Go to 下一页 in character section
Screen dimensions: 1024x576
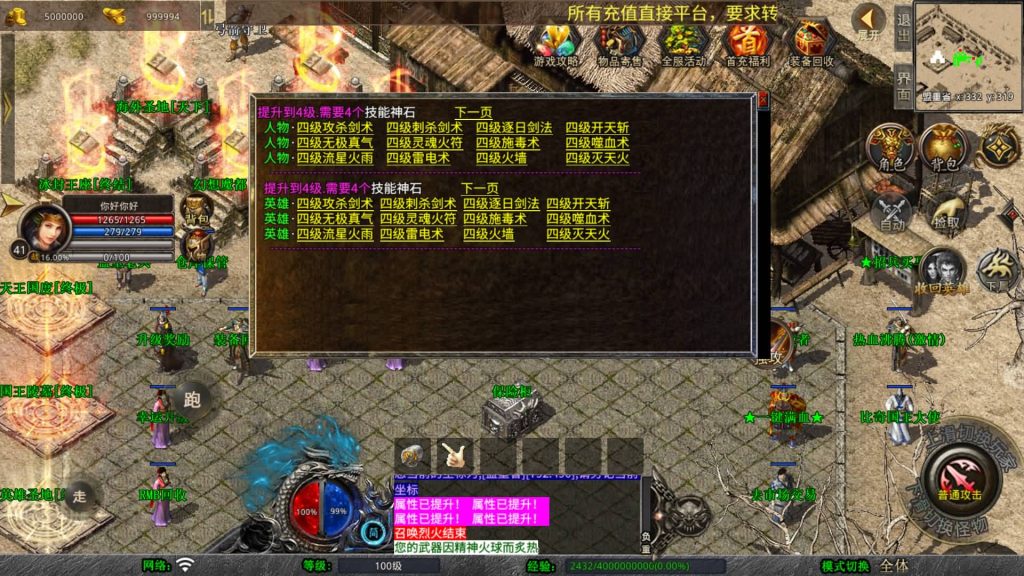click(473, 112)
